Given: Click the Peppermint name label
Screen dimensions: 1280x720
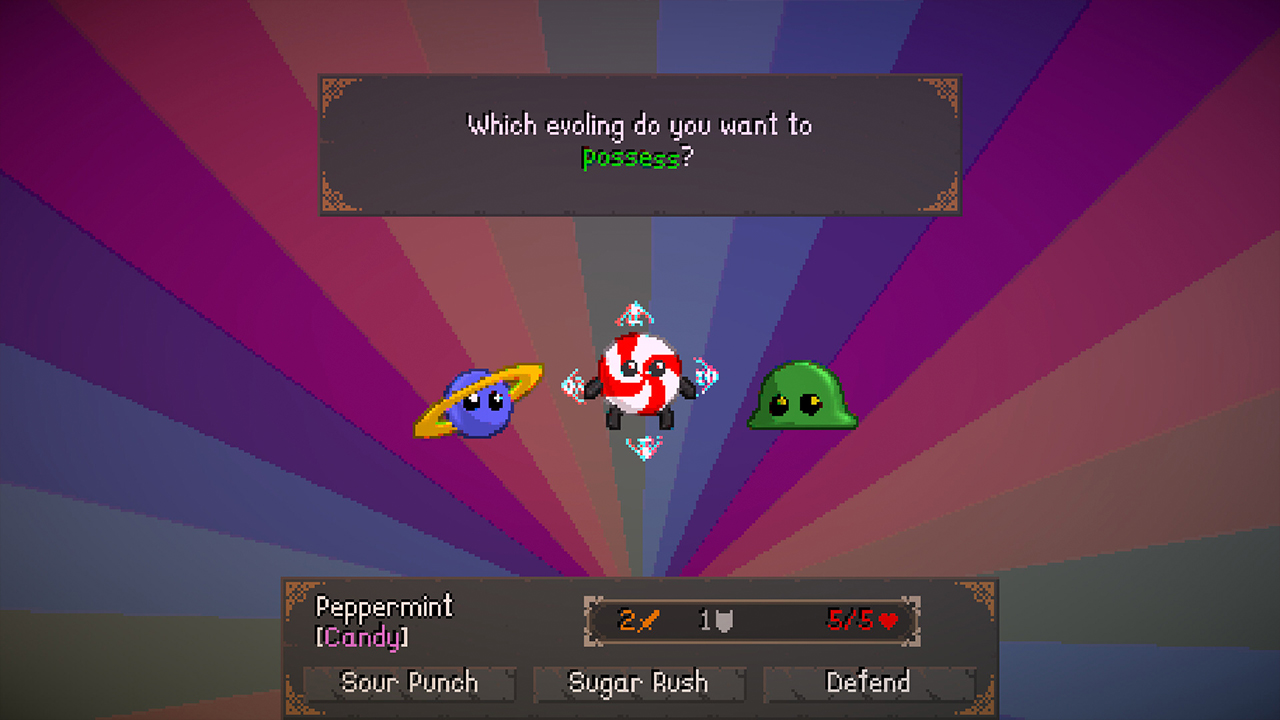Looking at the screenshot, I should [x=384, y=607].
